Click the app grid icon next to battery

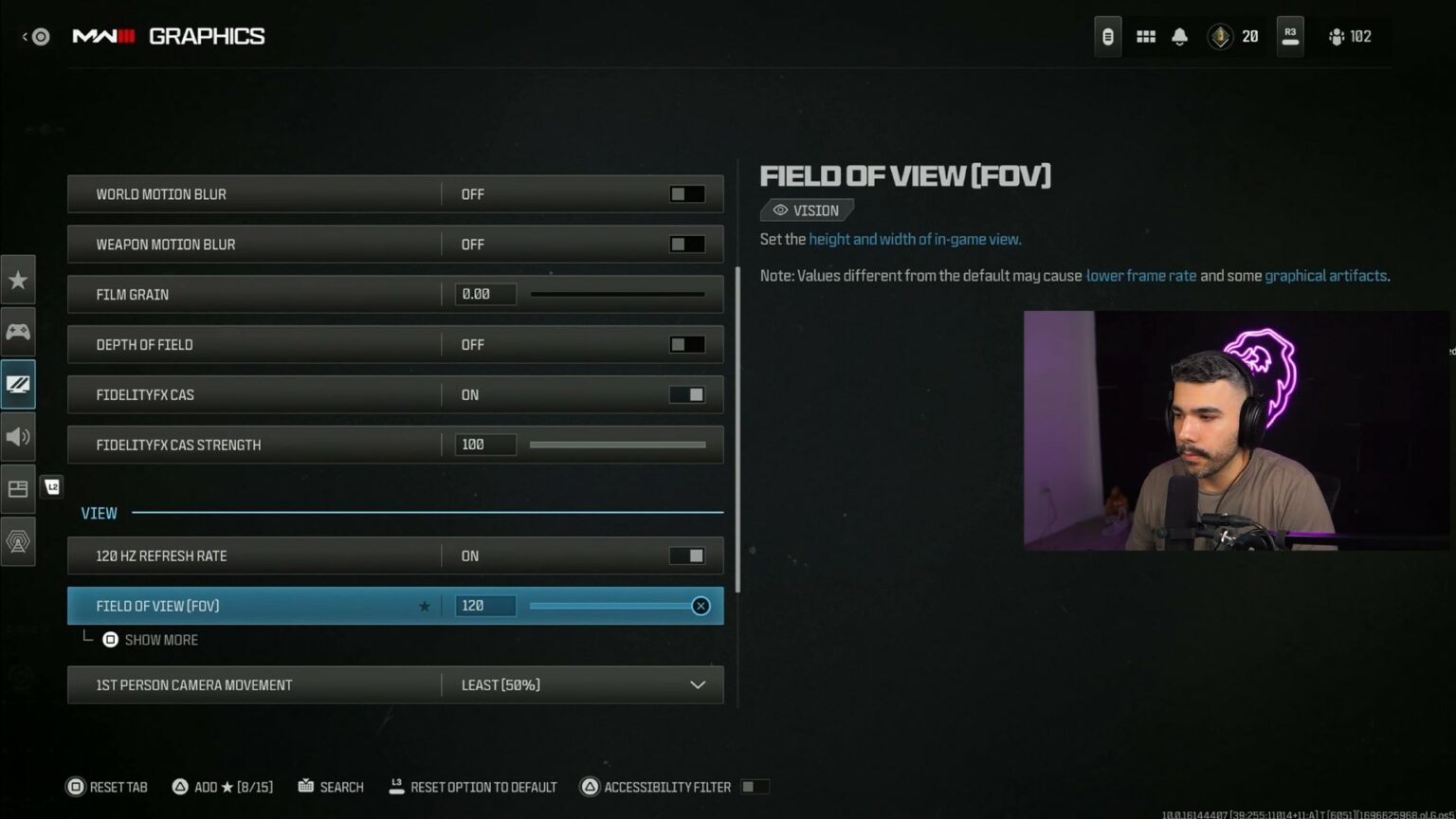1145,36
